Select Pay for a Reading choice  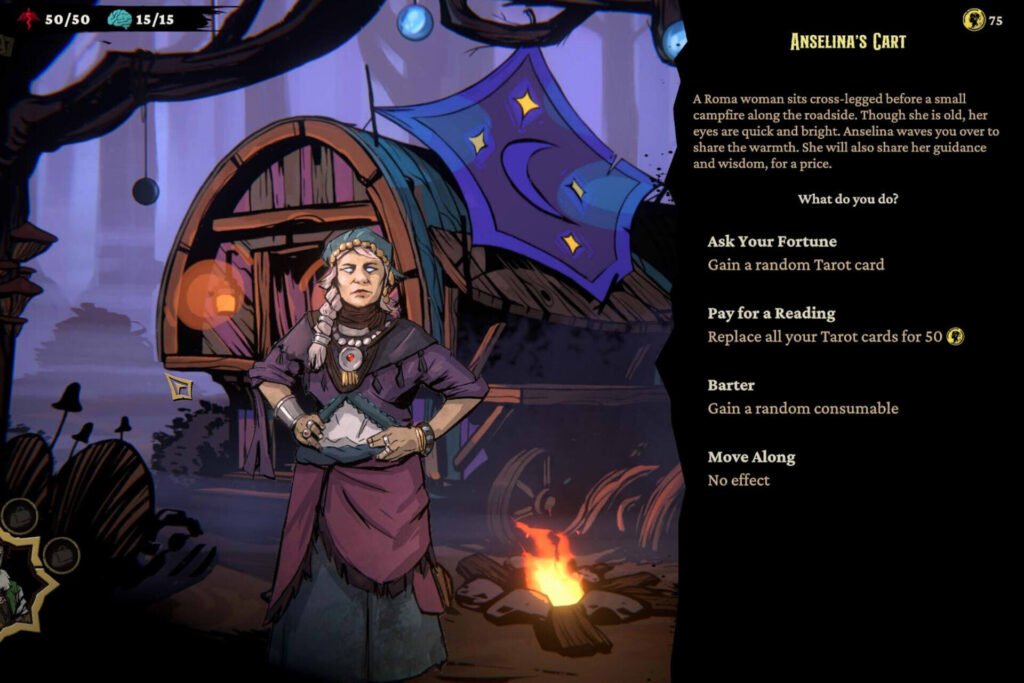click(771, 314)
